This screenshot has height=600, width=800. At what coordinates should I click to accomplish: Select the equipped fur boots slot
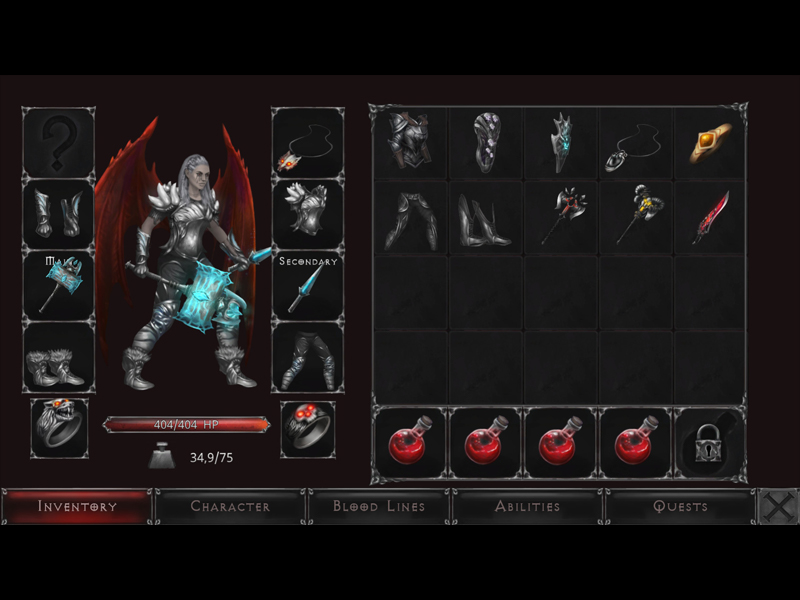59,357
